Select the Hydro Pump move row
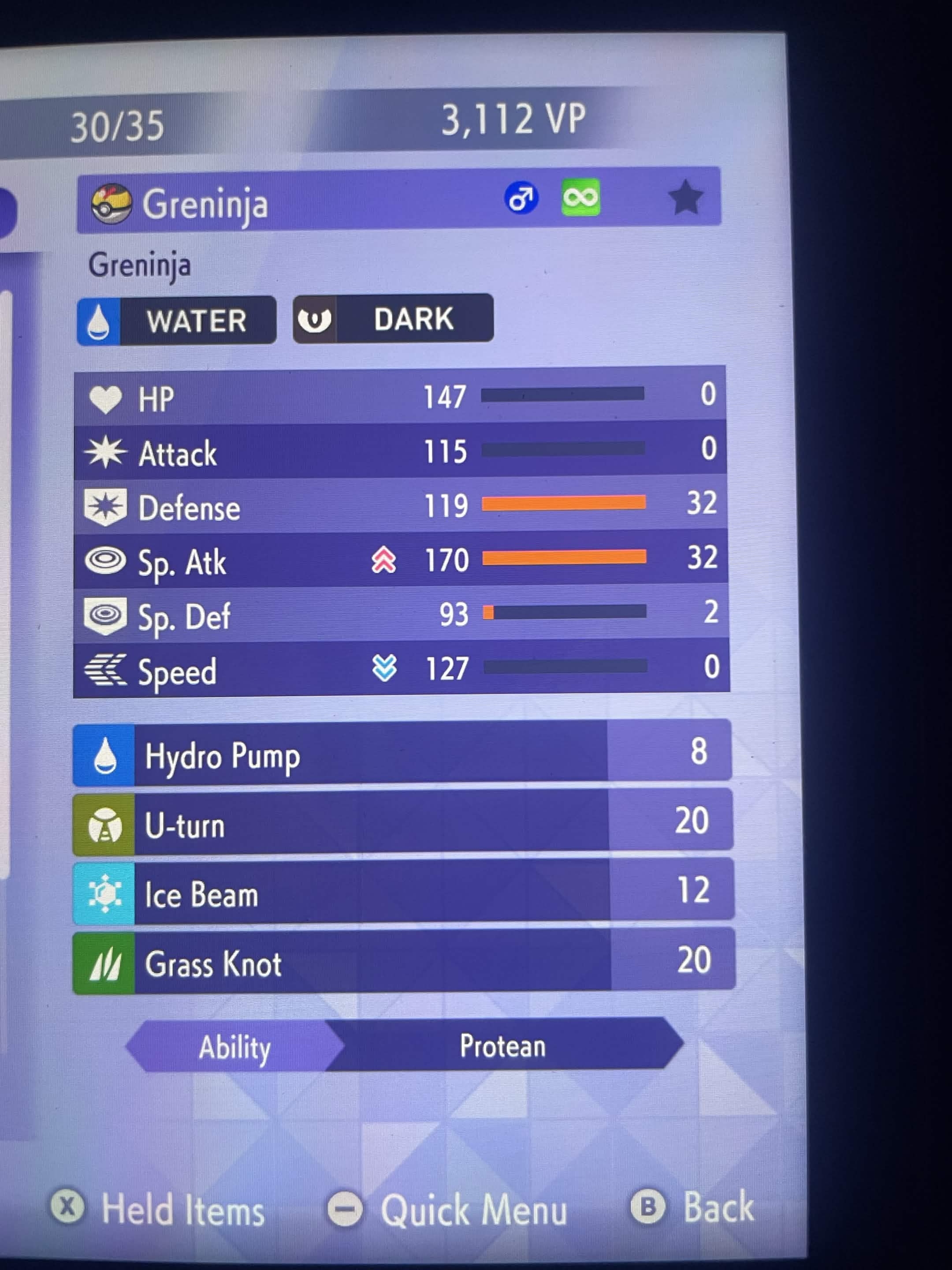This screenshot has width=952, height=1270. [402, 755]
